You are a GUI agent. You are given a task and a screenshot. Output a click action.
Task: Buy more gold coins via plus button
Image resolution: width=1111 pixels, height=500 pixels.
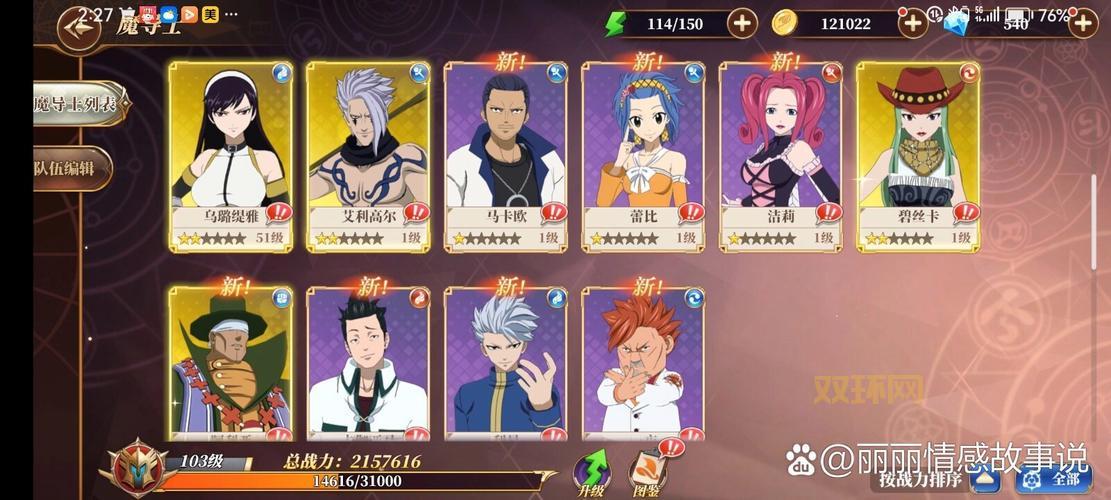912,23
